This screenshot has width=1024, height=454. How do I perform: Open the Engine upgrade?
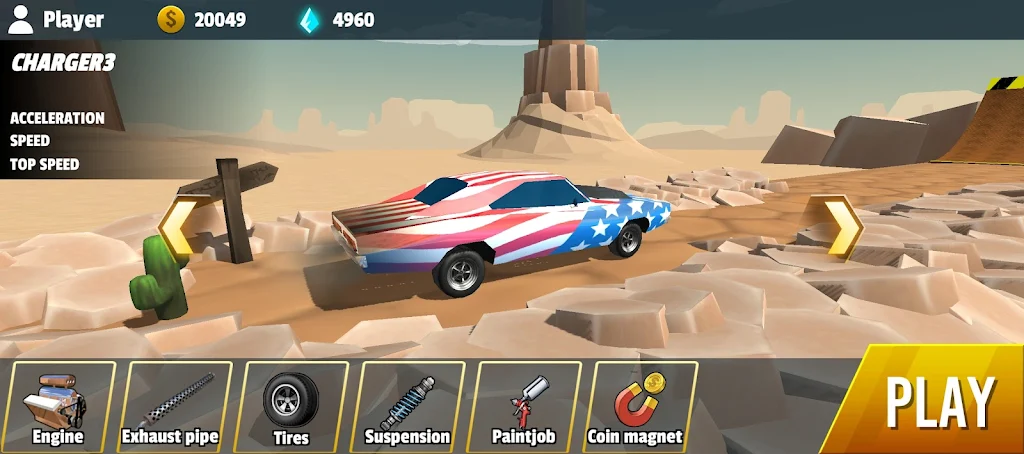click(58, 407)
